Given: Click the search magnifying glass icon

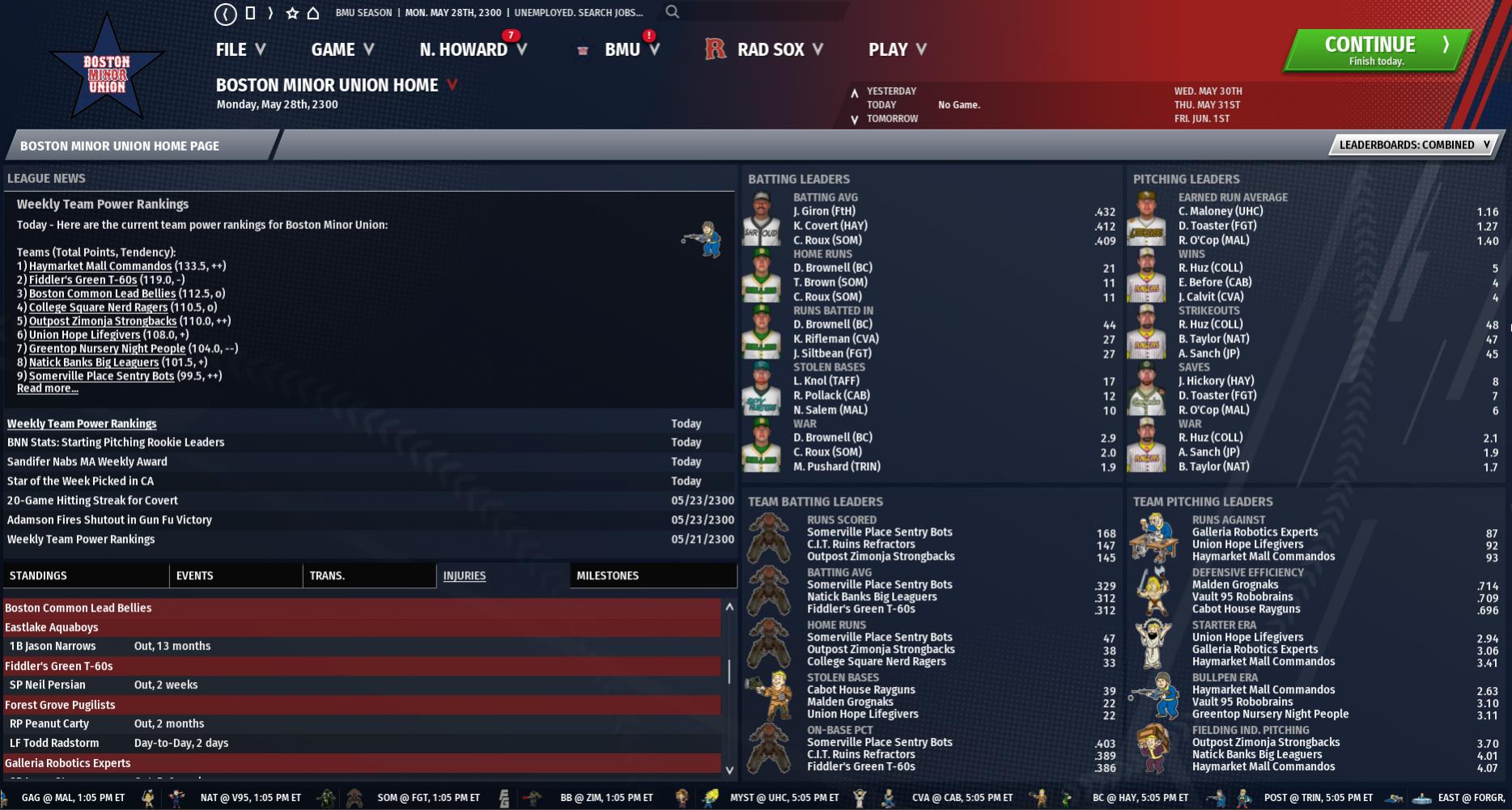Looking at the screenshot, I should coord(673,12).
